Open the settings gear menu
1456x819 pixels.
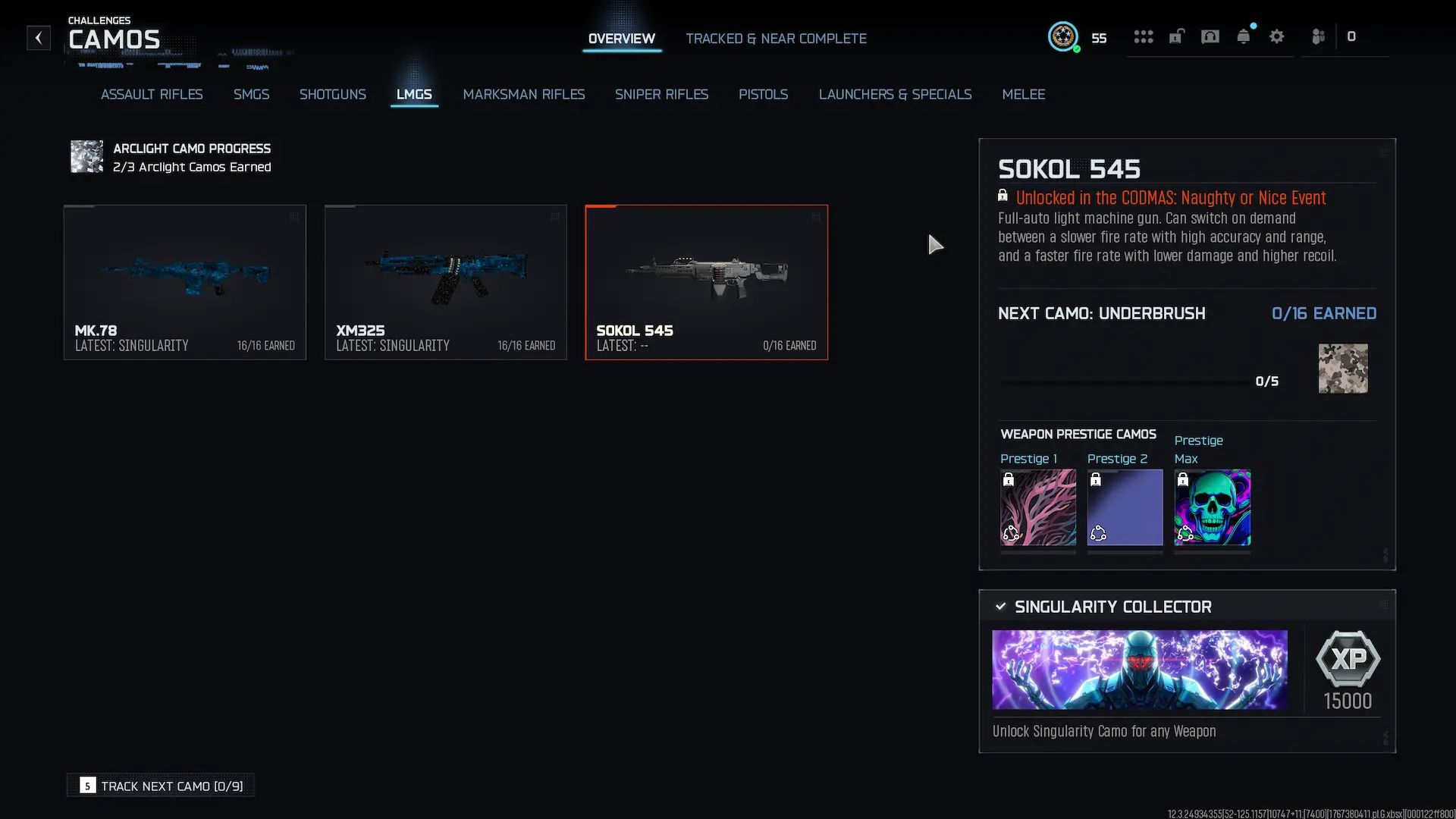point(1278,36)
